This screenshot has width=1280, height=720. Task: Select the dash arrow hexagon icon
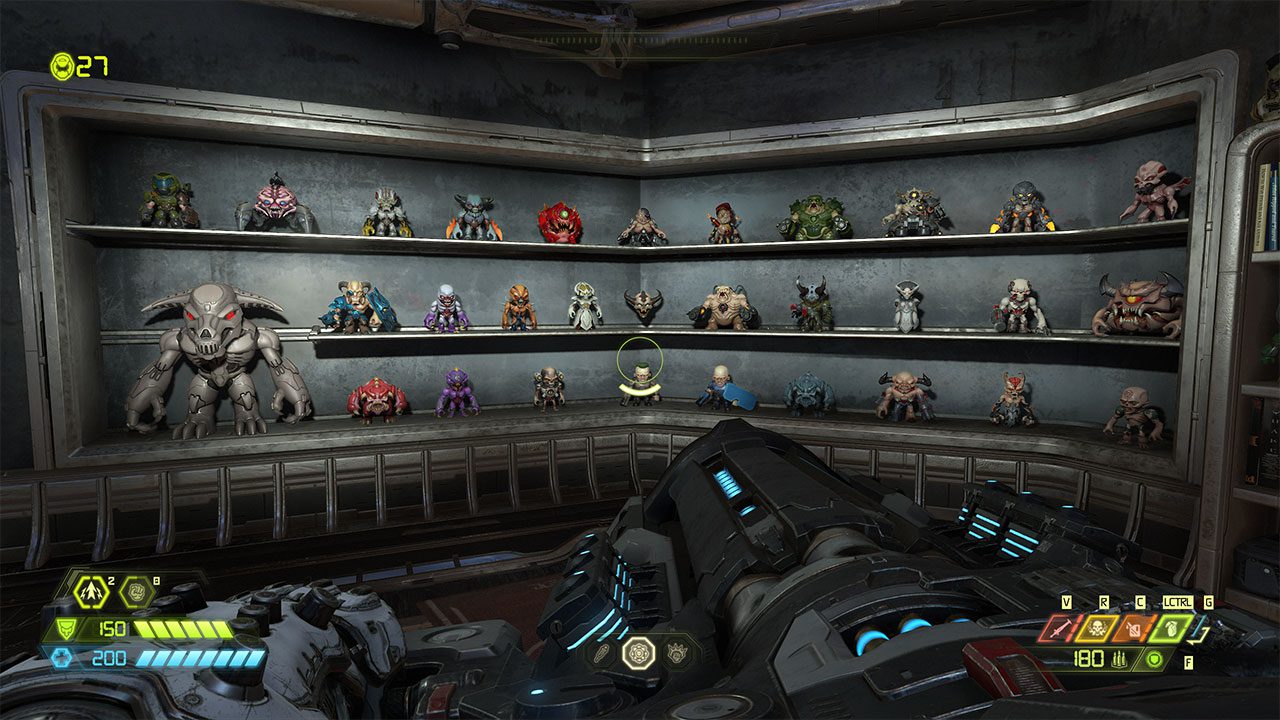[91, 593]
